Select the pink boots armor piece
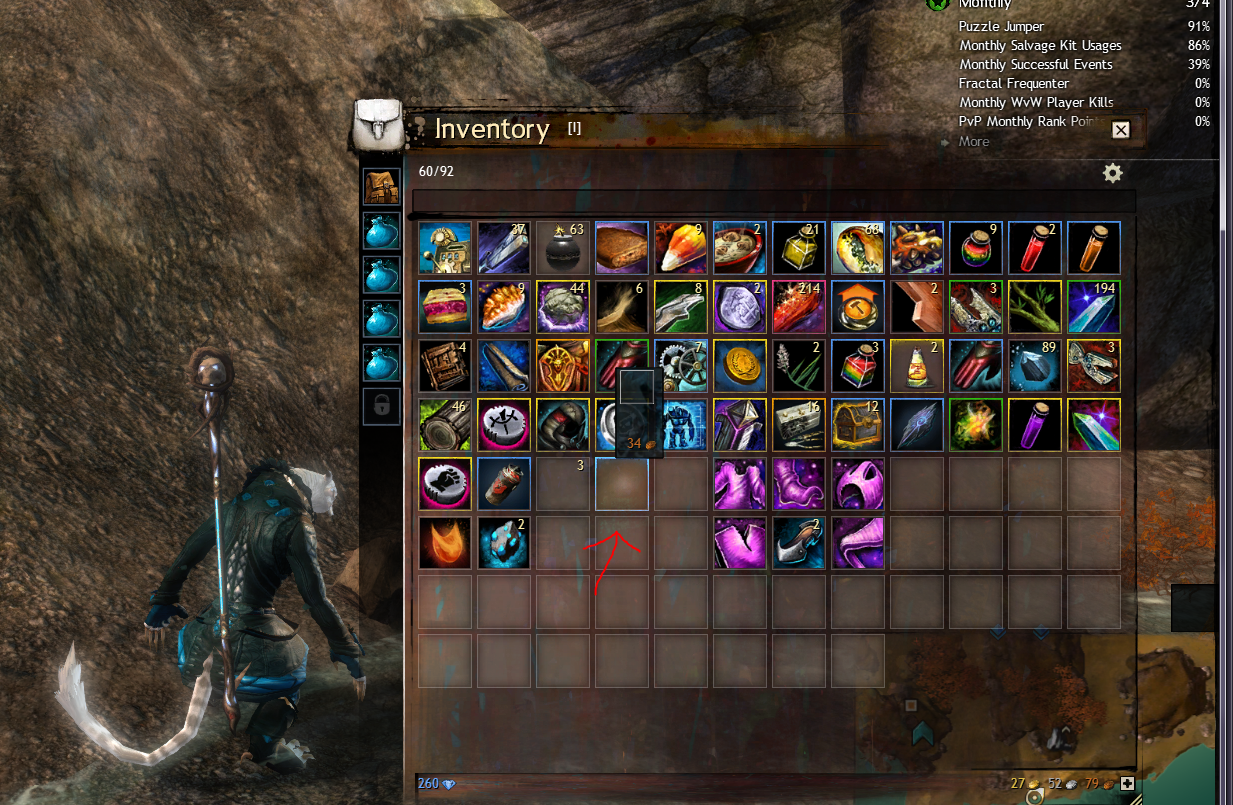 (799, 484)
